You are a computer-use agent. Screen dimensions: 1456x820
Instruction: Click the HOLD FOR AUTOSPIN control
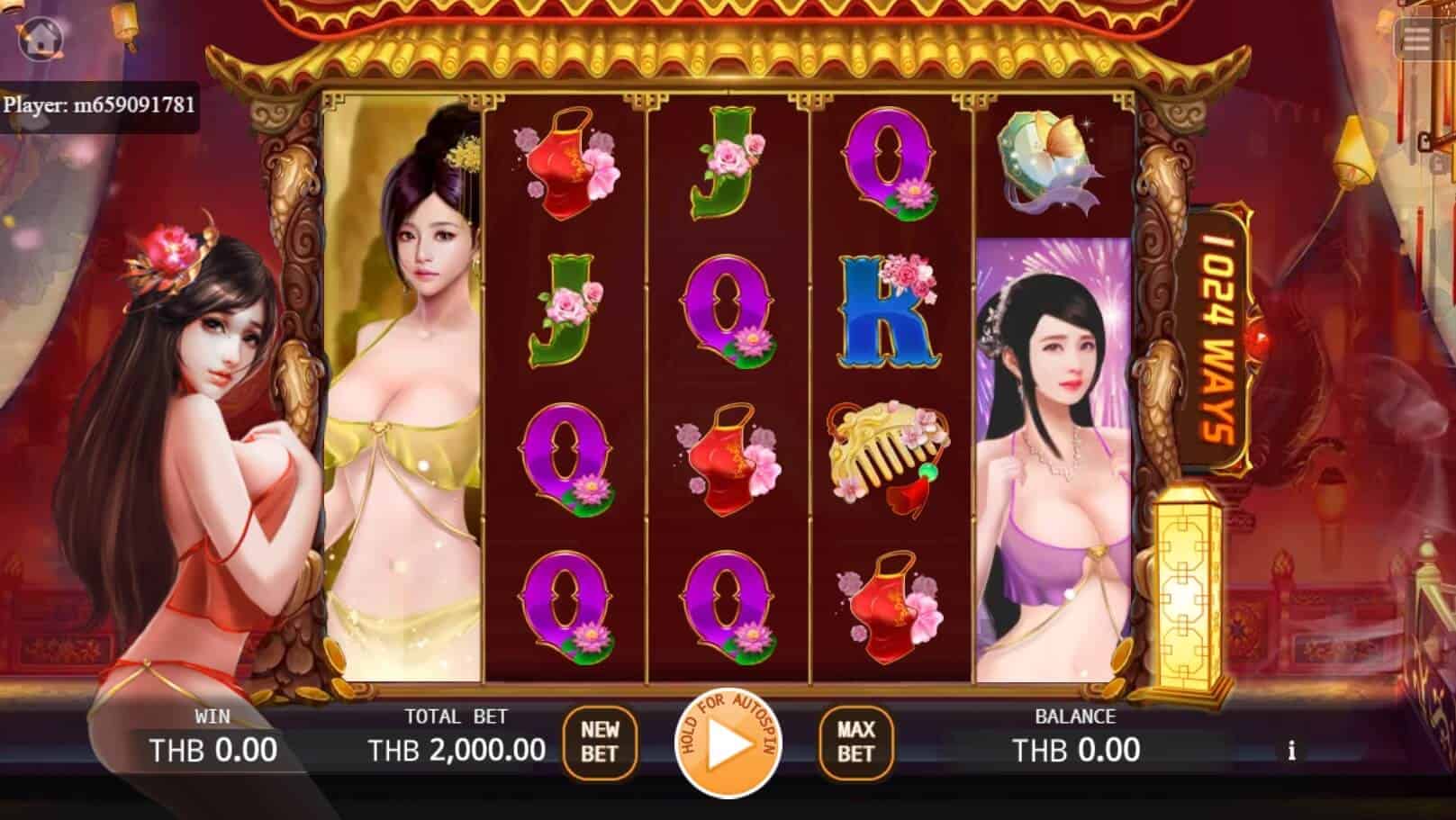tap(728, 747)
